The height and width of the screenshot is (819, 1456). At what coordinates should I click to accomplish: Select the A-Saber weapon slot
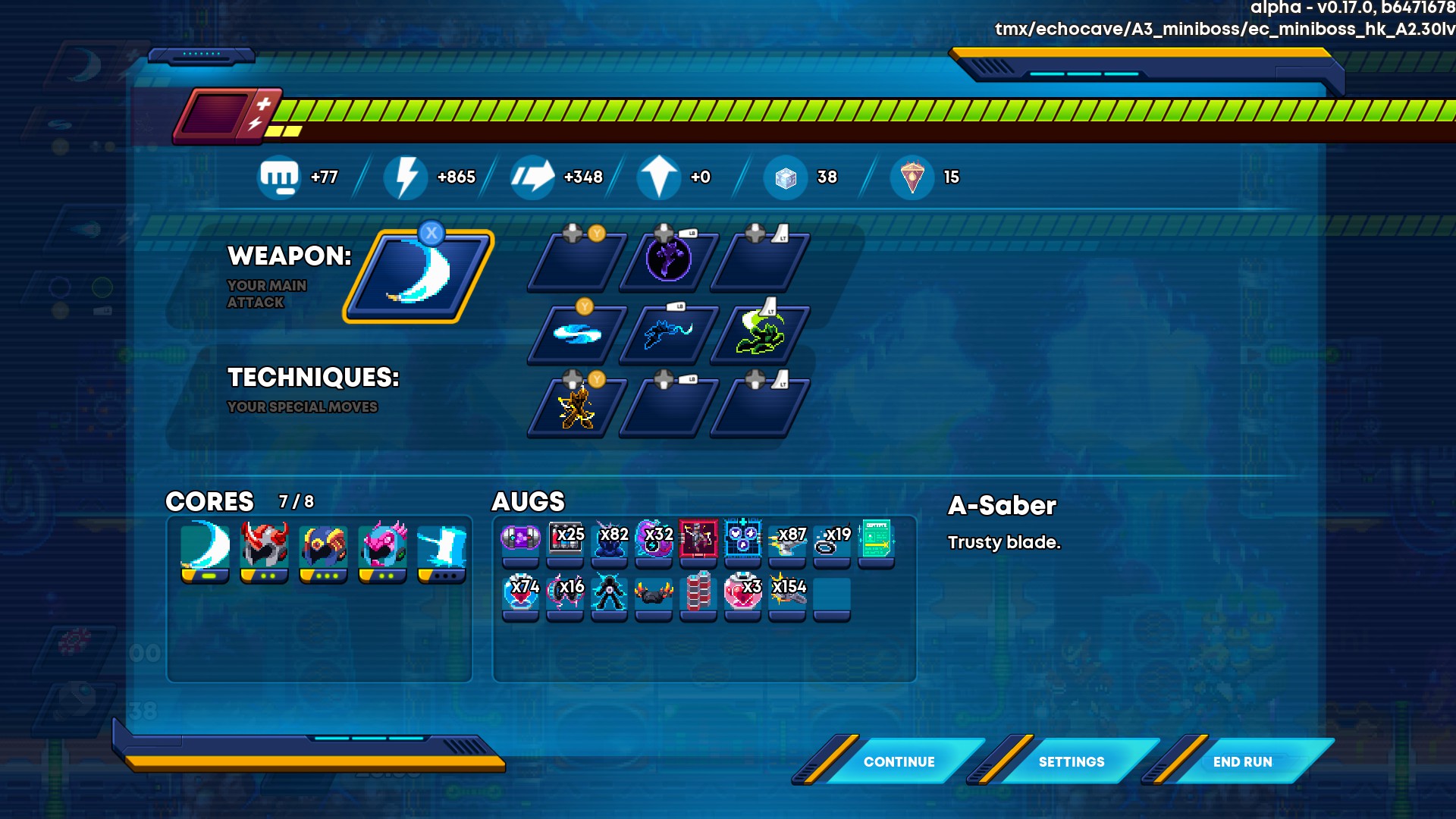pos(419,277)
